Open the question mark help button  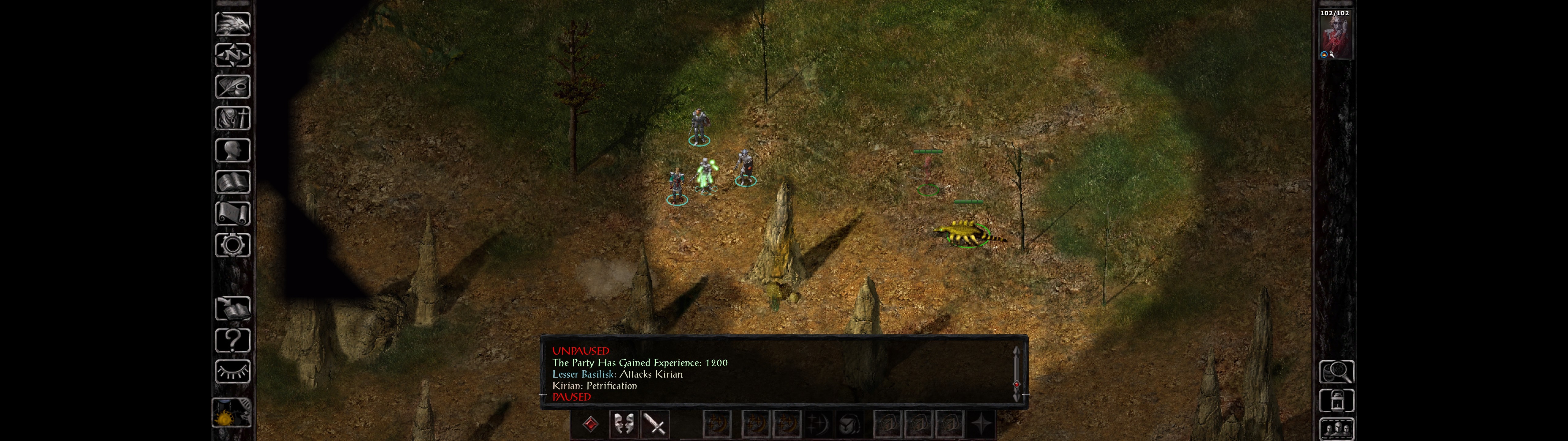(232, 340)
